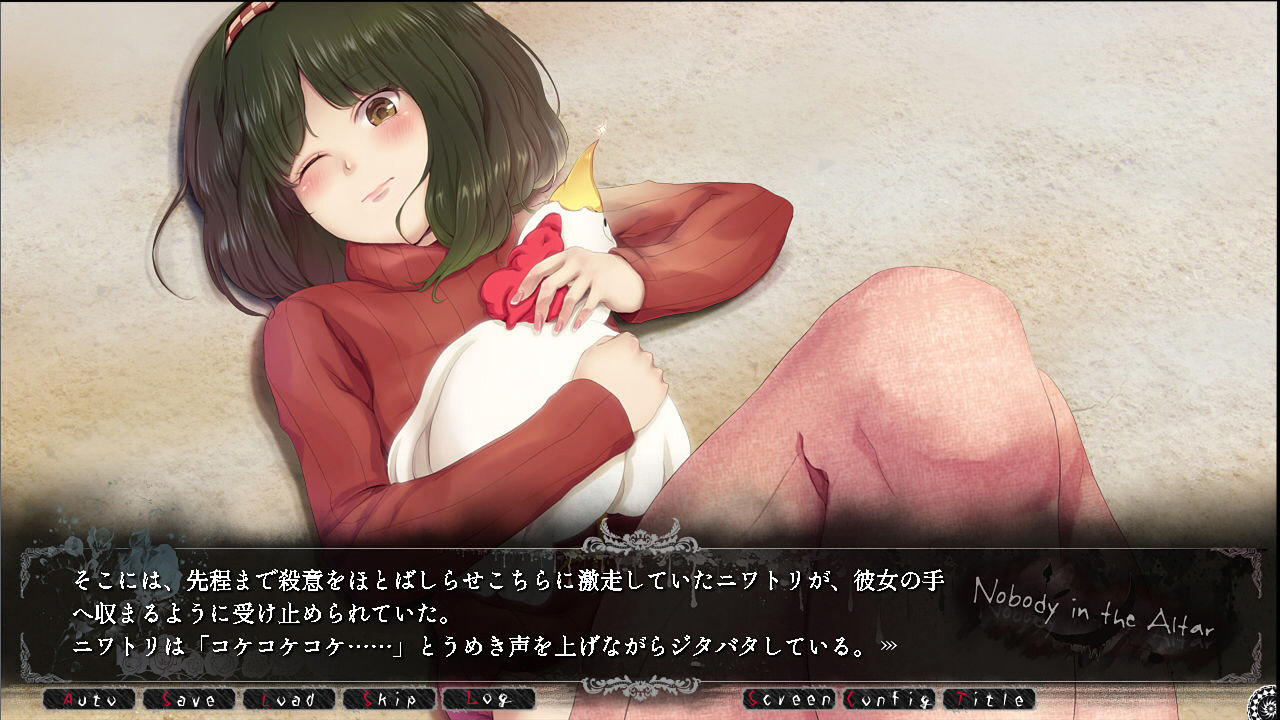Toggle the Screen display mode
The width and height of the screenshot is (1280, 720).
[x=789, y=699]
